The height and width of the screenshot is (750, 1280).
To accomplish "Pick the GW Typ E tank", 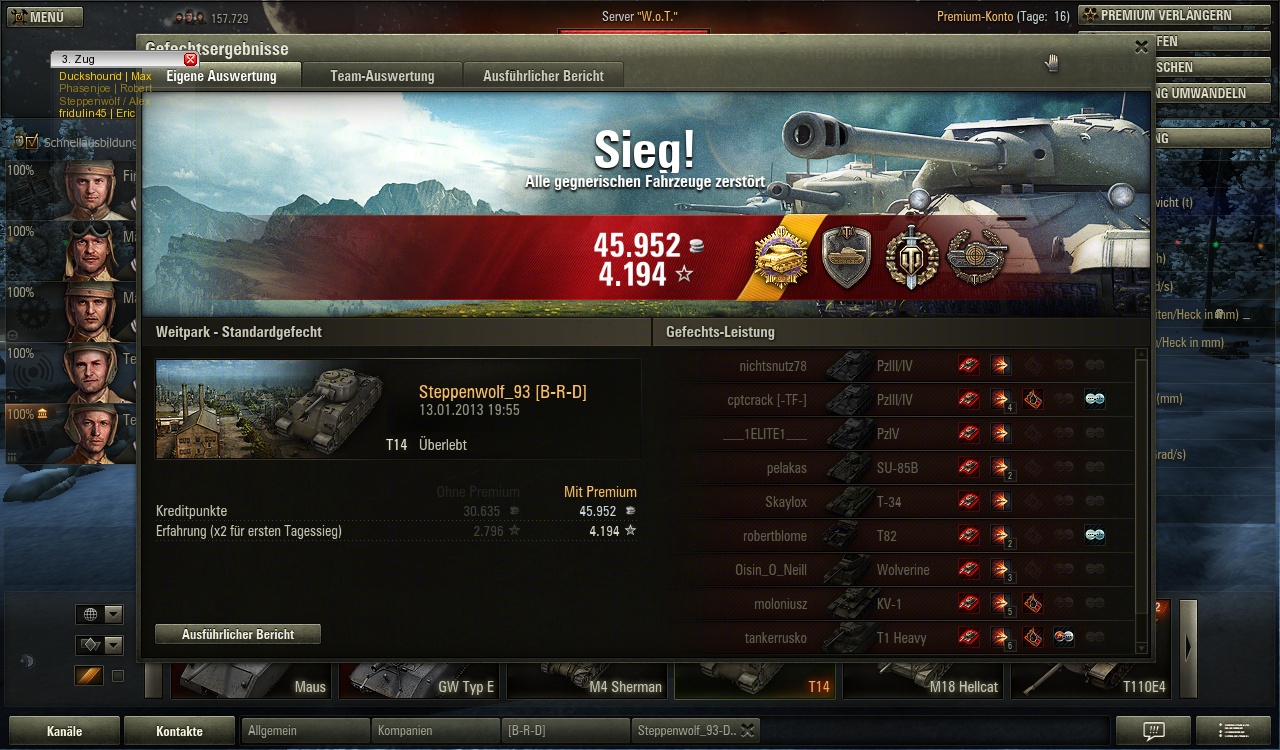I will tap(418, 680).
